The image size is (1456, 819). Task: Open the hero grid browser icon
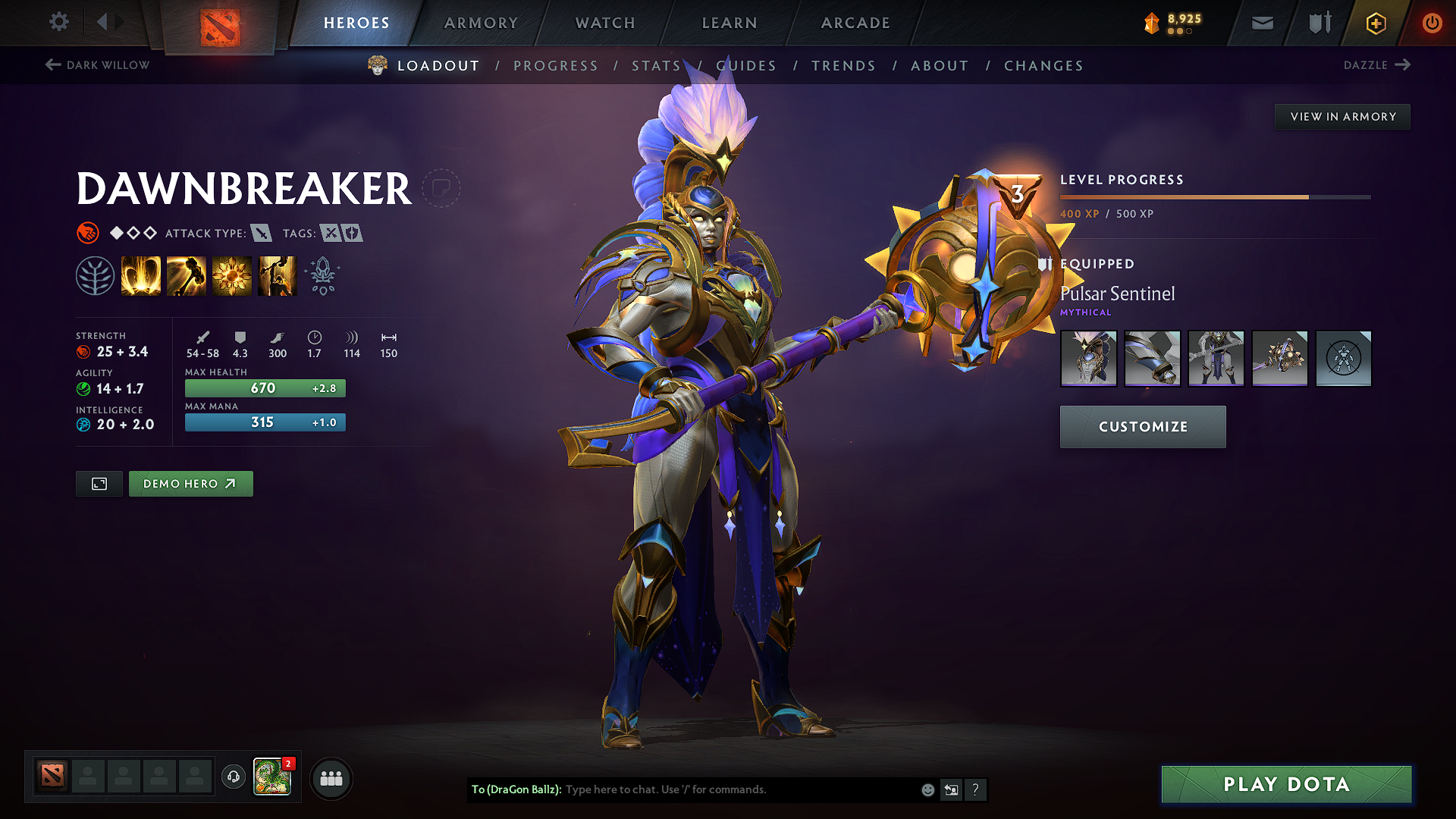coord(331,777)
